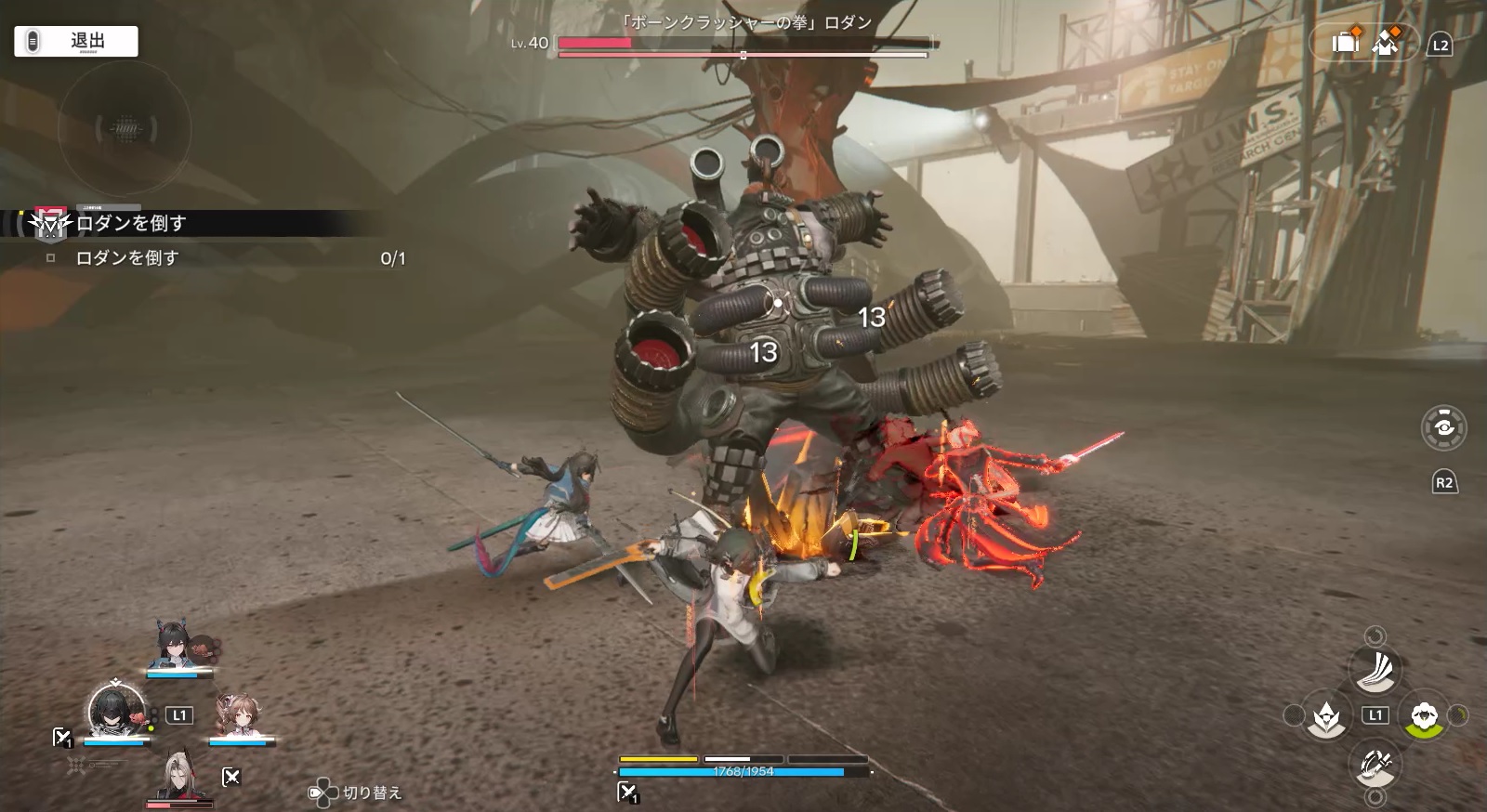Activate the fluffy sheep skill with green gauge
Viewport: 1487px width, 812px height.
[1424, 716]
